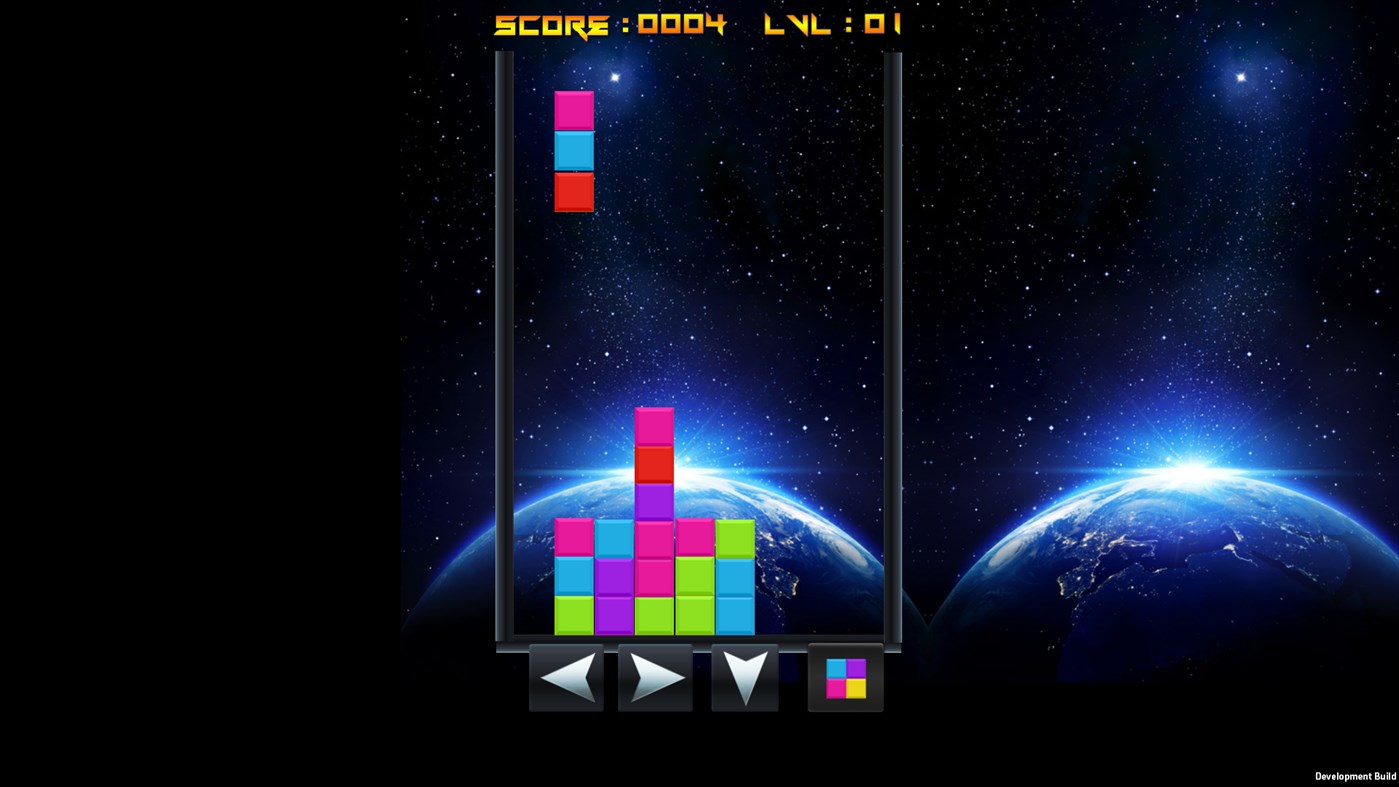This screenshot has height=787, width=1399.
Task: Click the Development Build label
Action: (x=1355, y=776)
